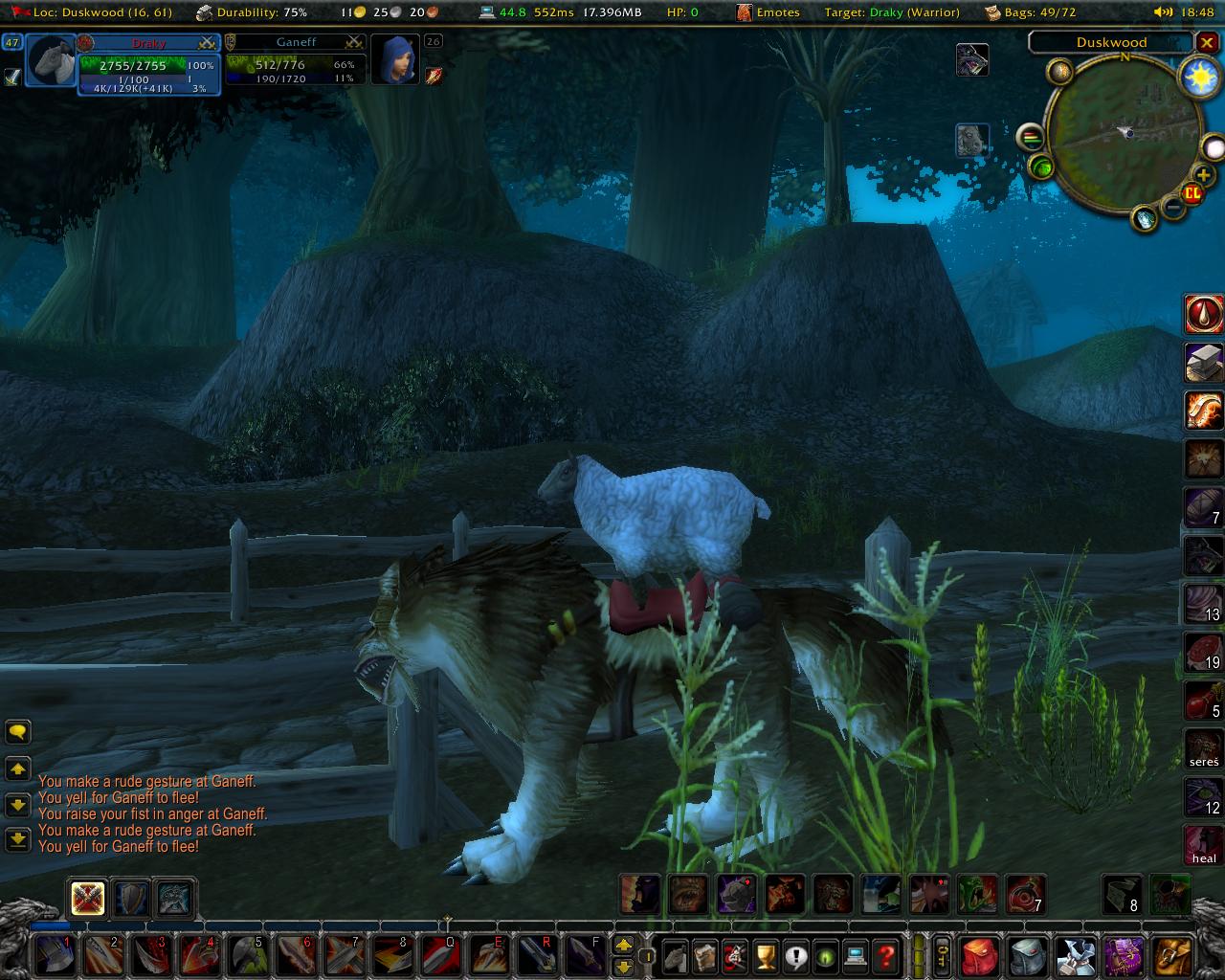
Task: Click the minimap's zoom-in plus button
Action: point(1203,175)
